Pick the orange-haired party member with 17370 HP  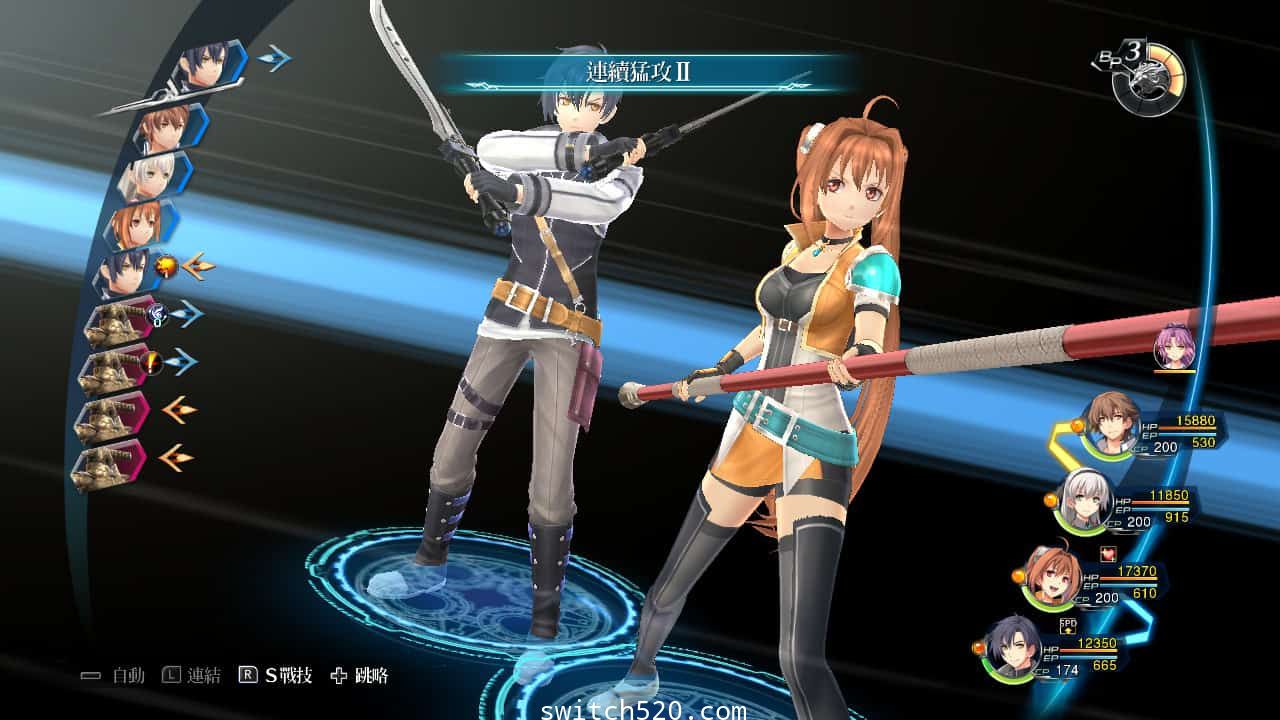[x=1049, y=580]
